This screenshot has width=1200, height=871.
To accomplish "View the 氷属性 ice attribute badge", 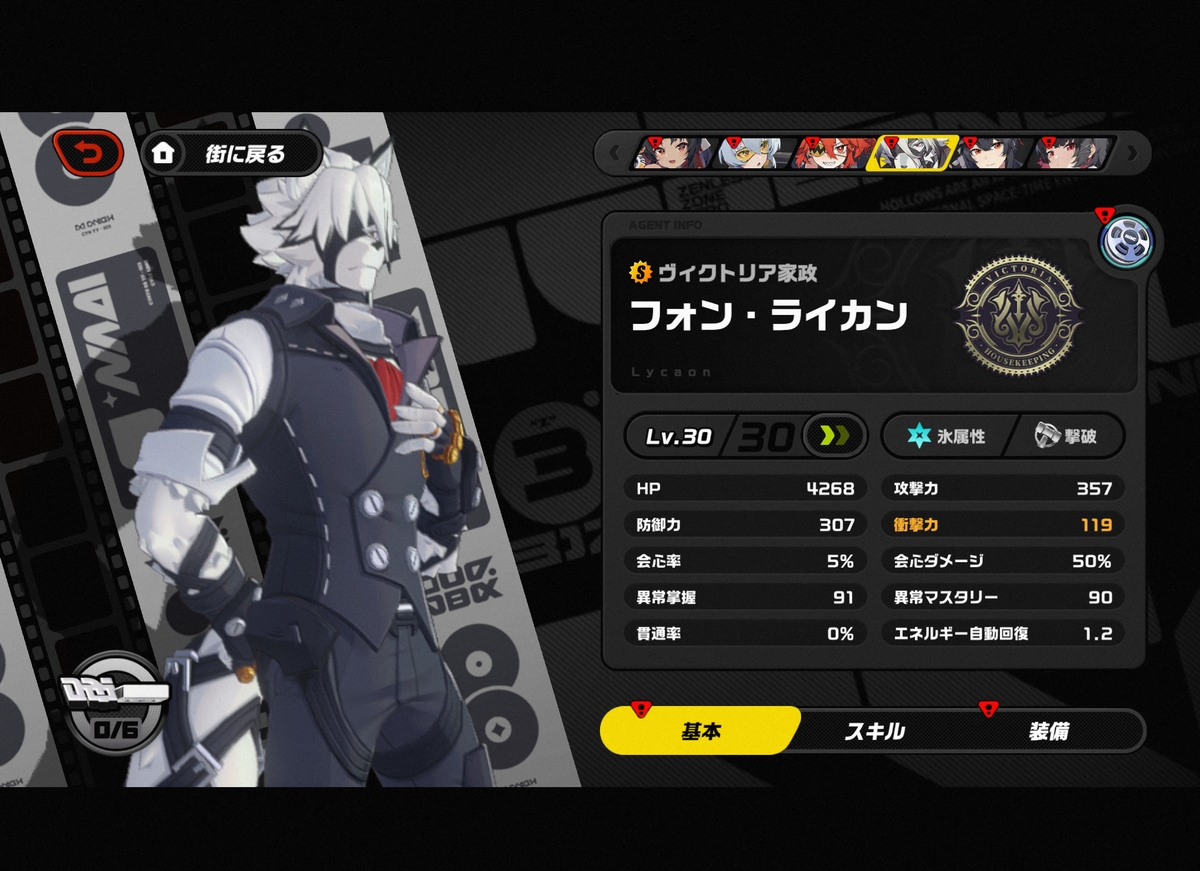I will click(x=944, y=436).
